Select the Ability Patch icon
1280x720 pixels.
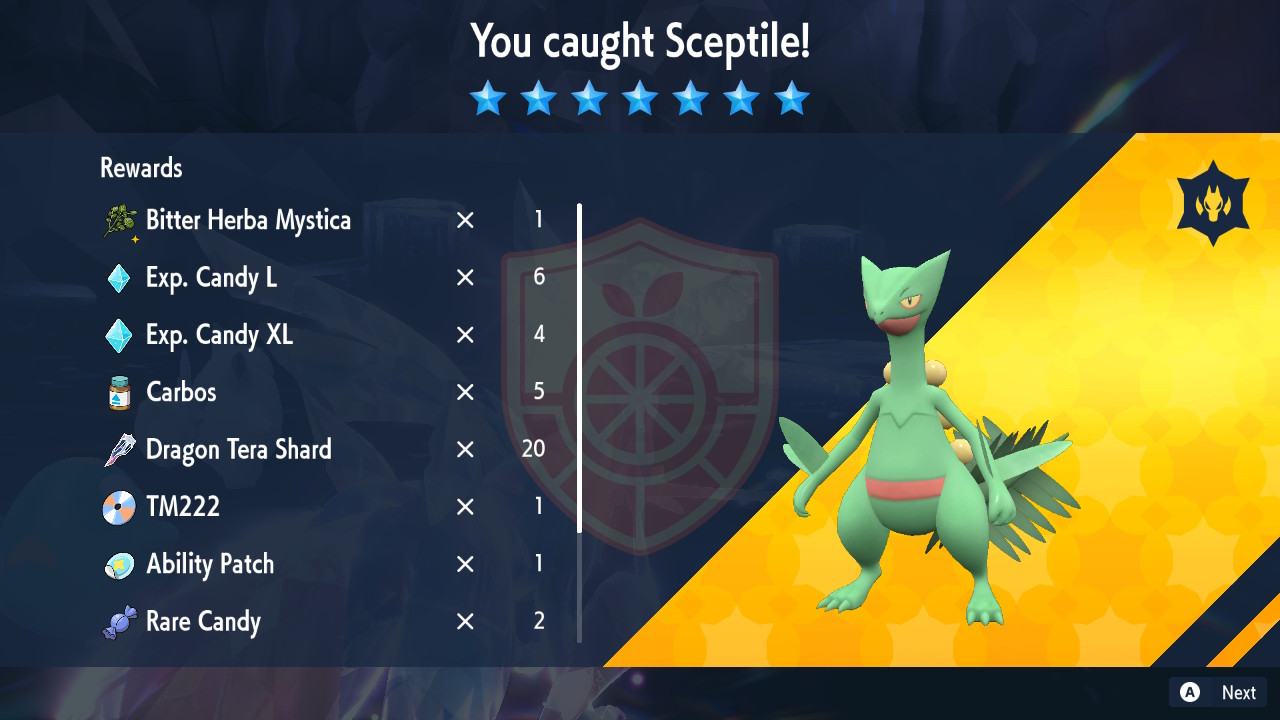[120, 564]
